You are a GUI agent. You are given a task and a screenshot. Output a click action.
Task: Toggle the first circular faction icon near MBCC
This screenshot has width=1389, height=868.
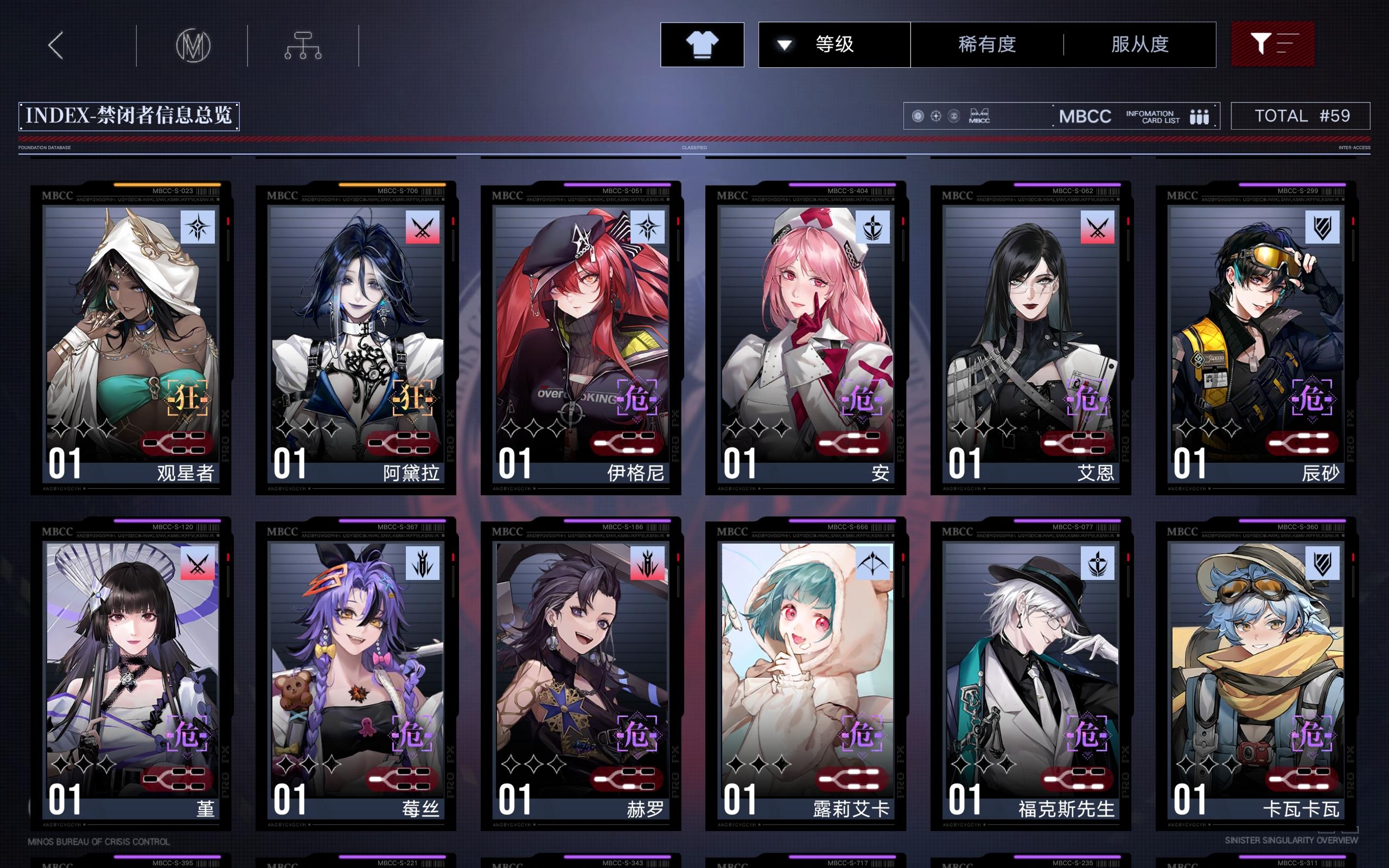coord(918,116)
